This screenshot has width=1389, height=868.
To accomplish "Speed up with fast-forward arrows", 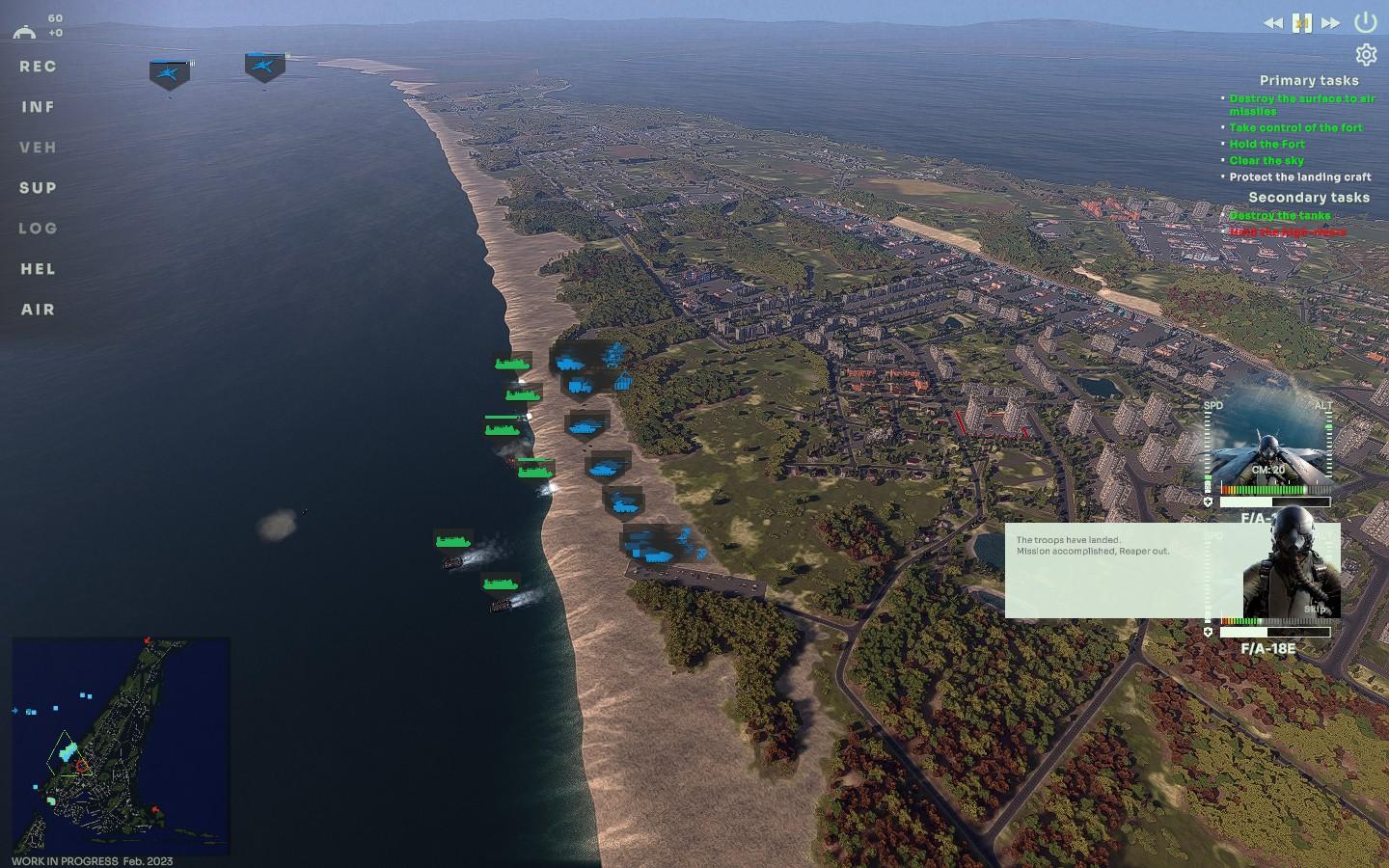I will 1330,23.
